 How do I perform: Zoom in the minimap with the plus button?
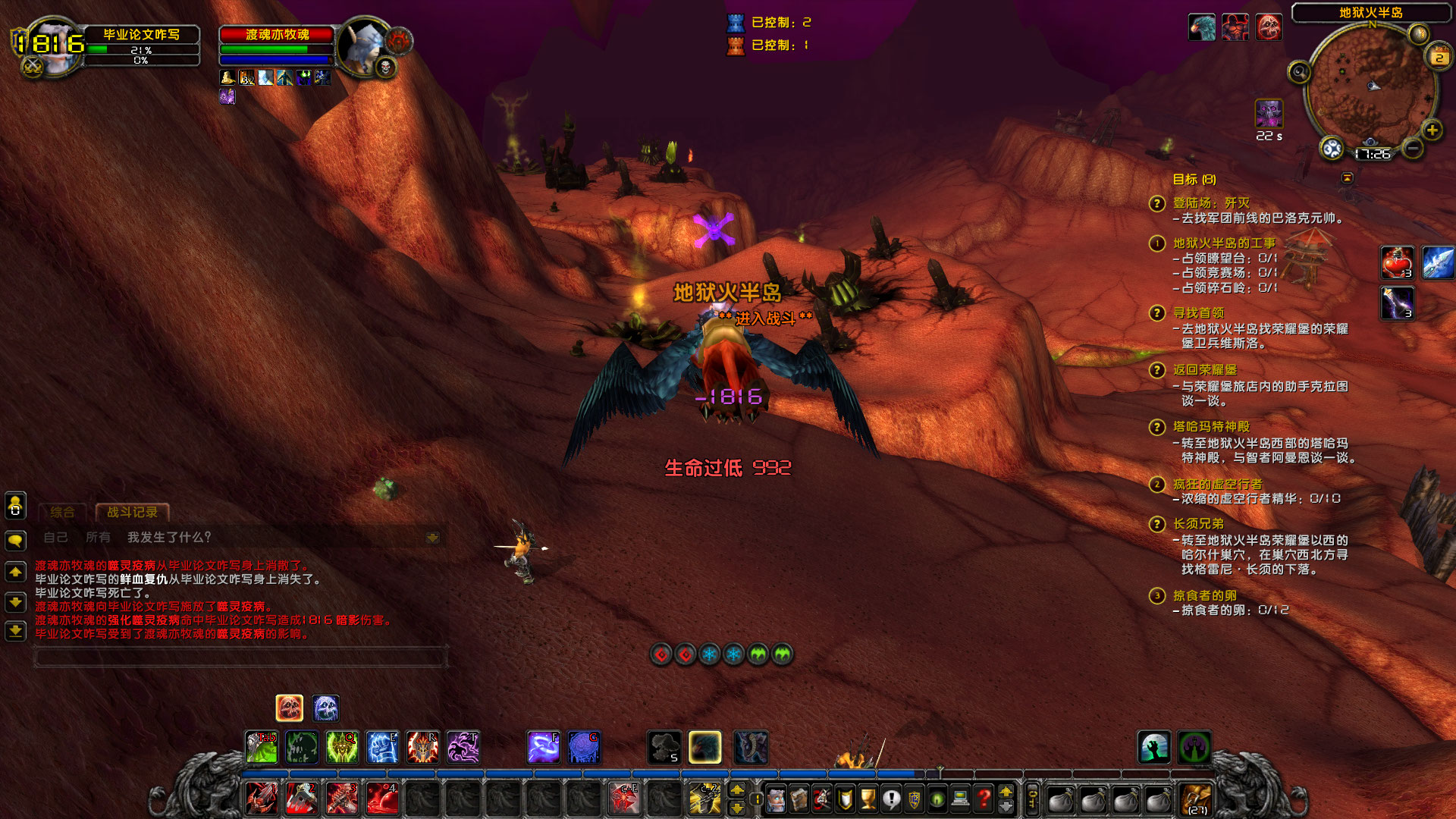pos(1432,129)
